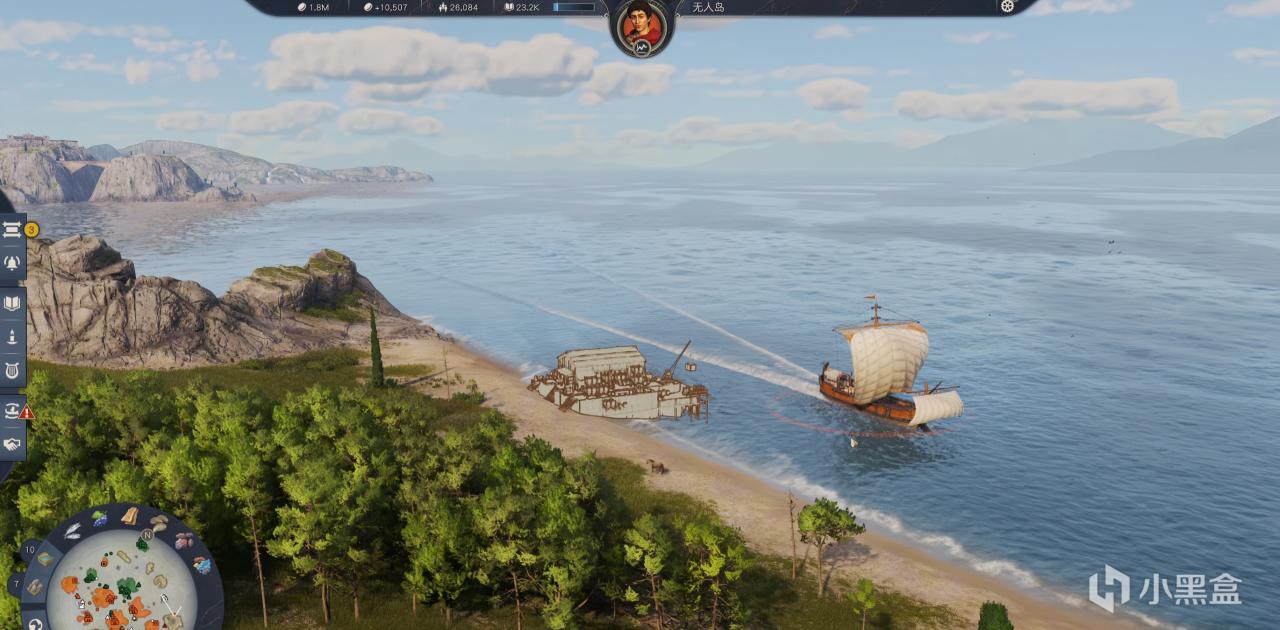Open the handshake diplomacy icon
1280x630 pixels.
12,444
